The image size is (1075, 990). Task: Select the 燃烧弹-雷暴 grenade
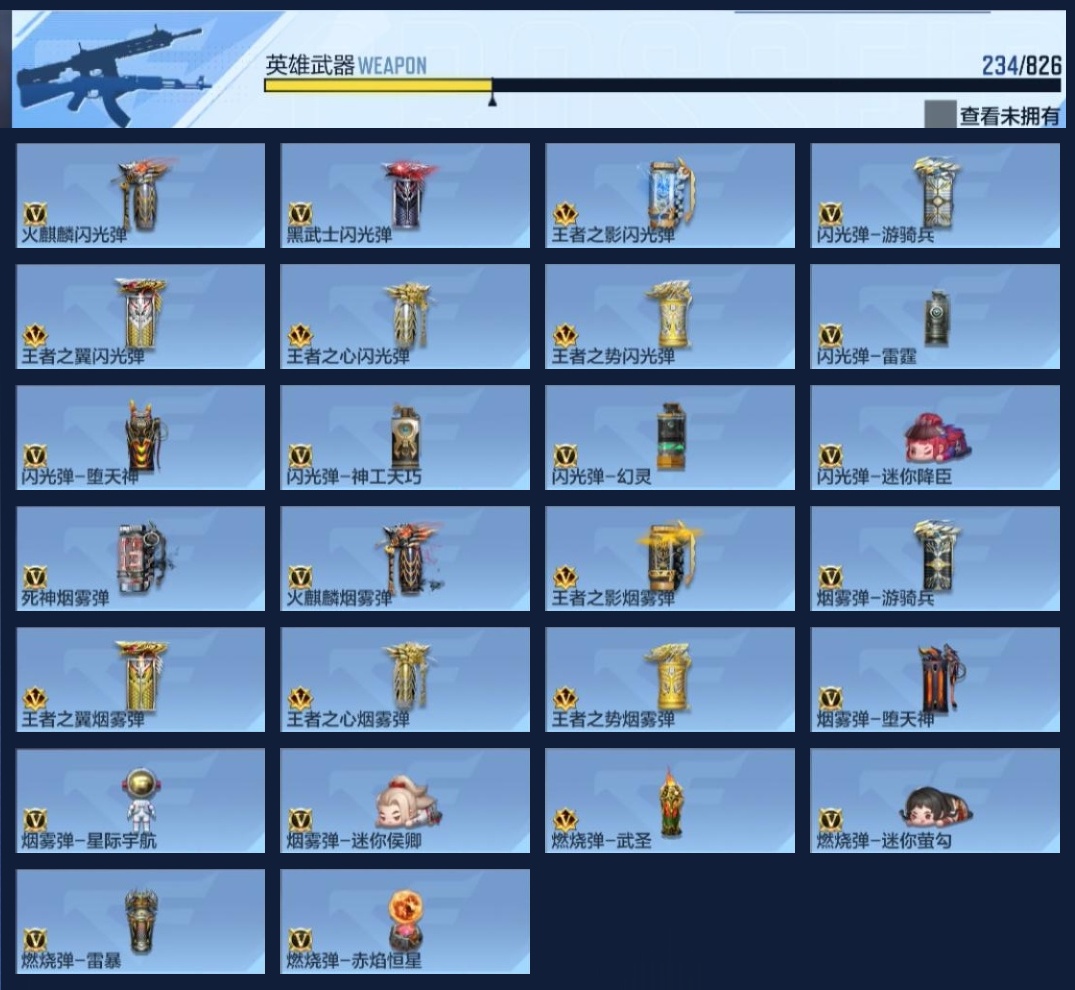[141, 922]
